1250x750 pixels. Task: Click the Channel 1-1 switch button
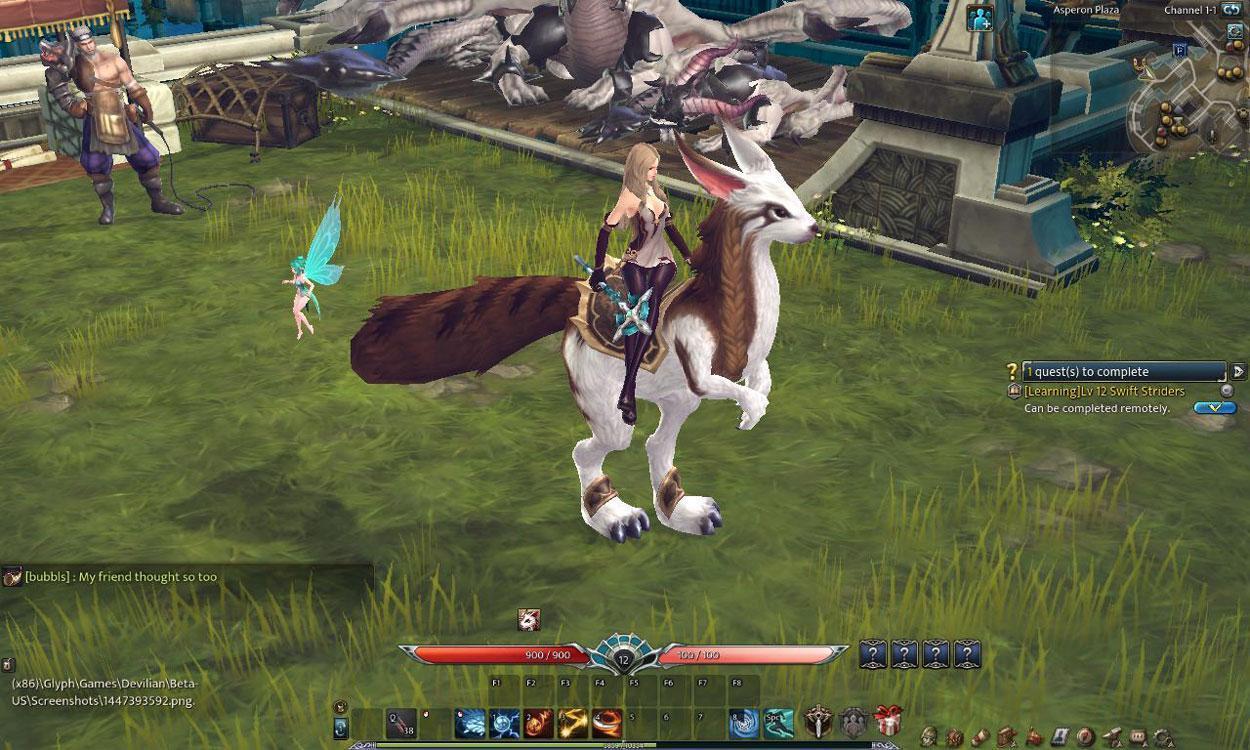pos(1231,10)
